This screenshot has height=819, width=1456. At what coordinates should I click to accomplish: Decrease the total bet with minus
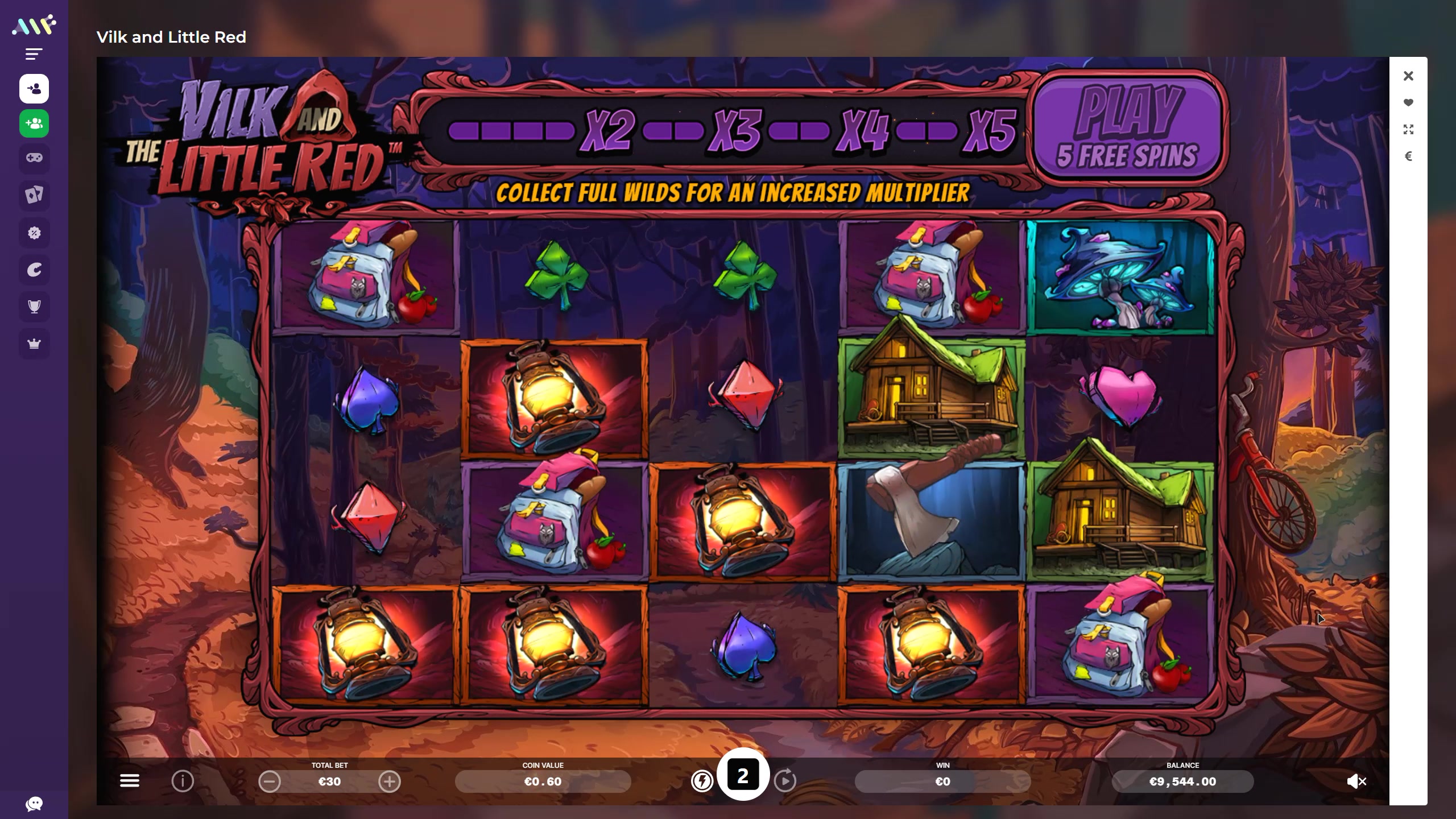[x=270, y=781]
